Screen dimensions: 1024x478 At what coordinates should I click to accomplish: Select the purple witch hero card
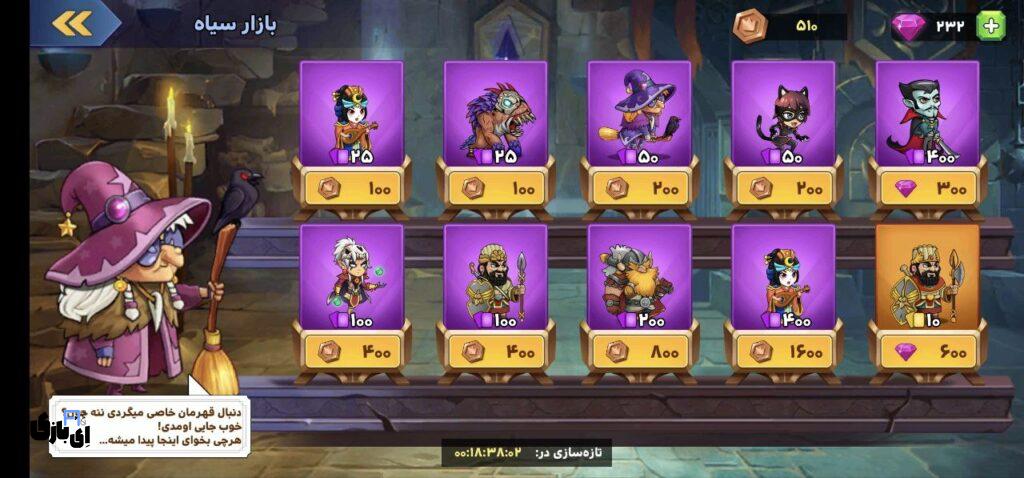[x=639, y=114]
